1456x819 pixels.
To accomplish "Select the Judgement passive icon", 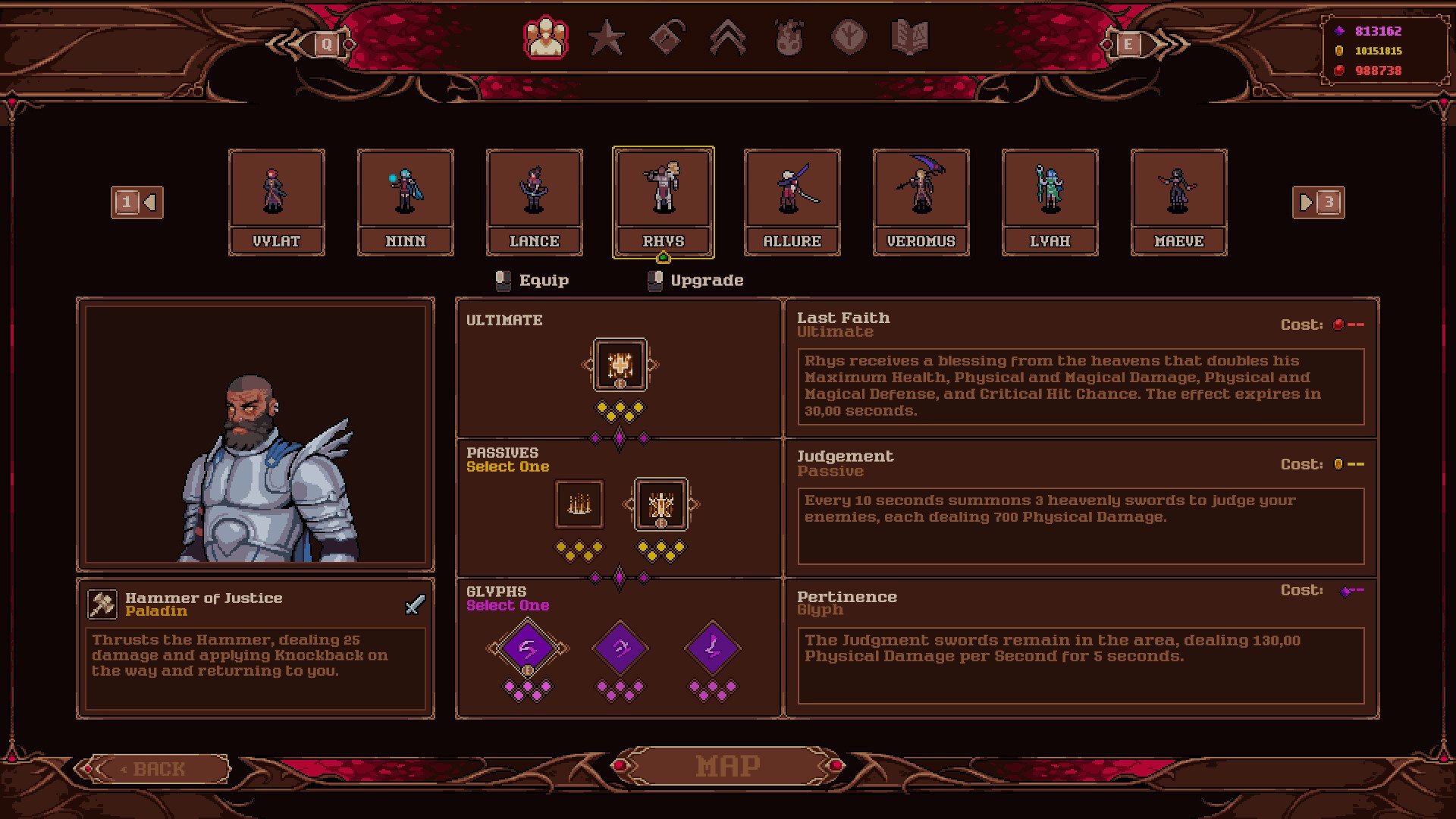I will pyautogui.click(x=661, y=504).
